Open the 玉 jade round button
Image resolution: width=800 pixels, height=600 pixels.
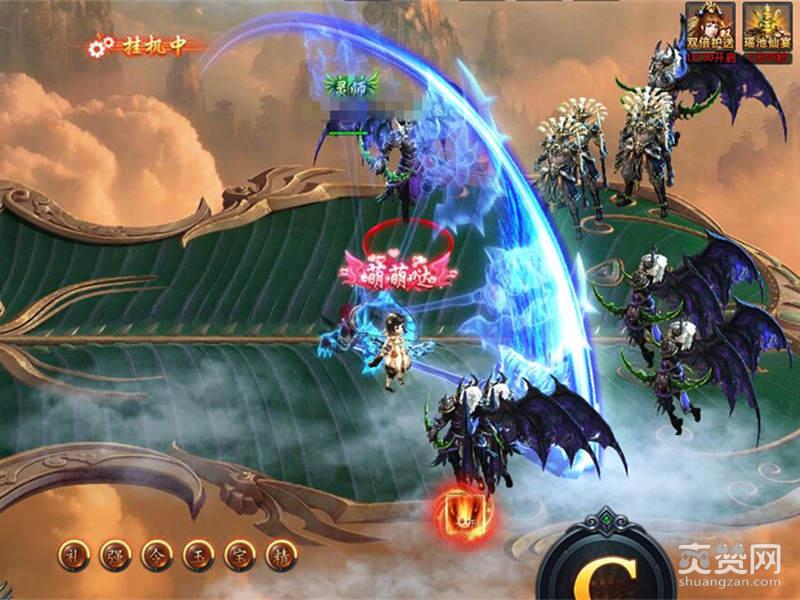(x=195, y=553)
